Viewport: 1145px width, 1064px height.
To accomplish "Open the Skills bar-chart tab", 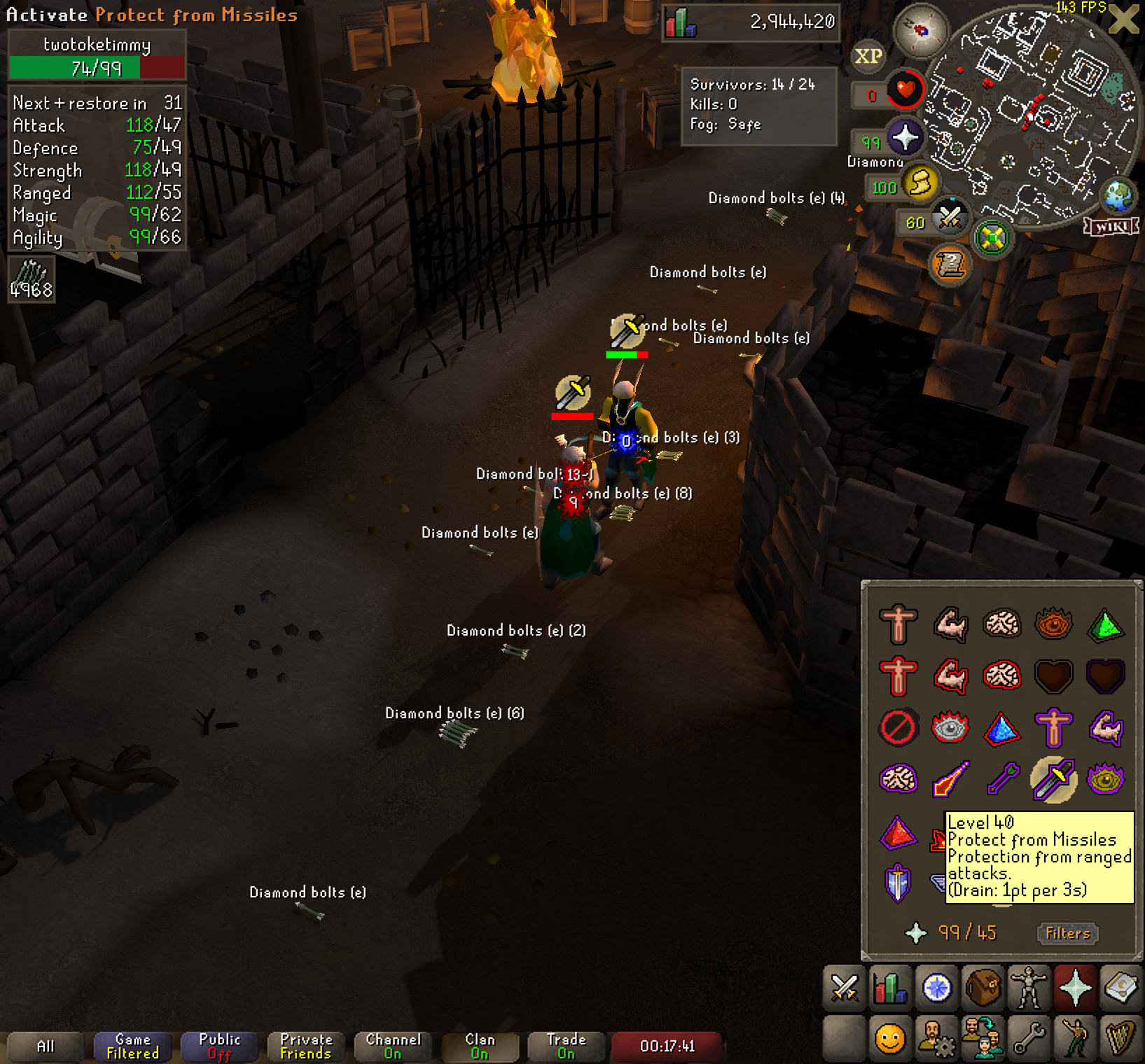I will [x=890, y=988].
